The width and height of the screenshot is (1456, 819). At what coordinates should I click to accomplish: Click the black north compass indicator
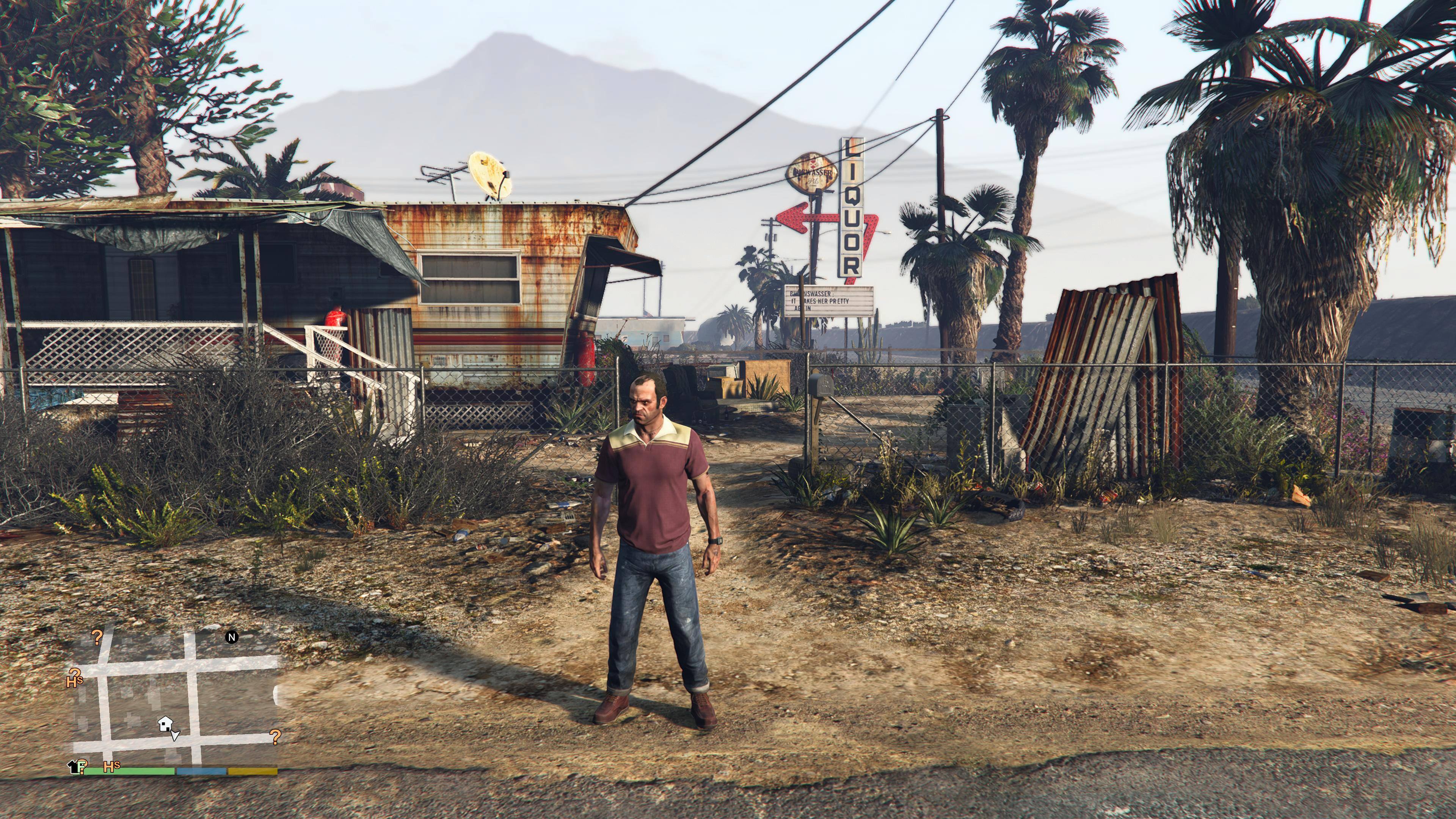tap(231, 637)
